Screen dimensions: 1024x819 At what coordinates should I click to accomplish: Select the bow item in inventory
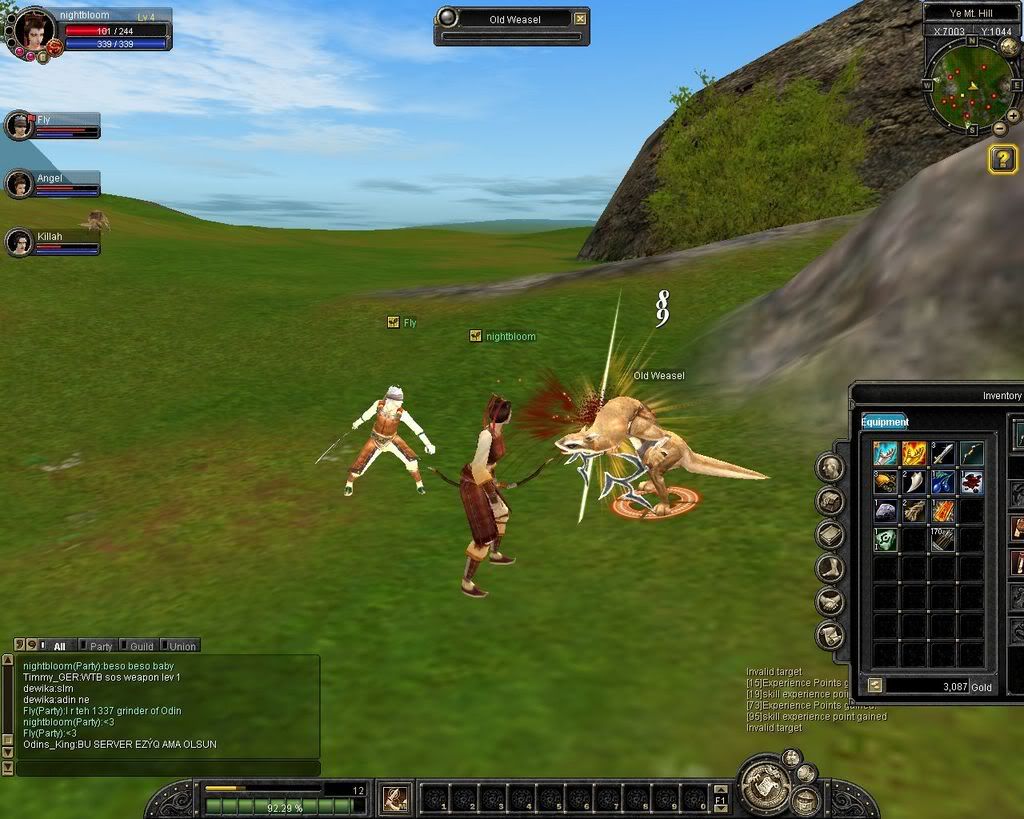tap(972, 454)
